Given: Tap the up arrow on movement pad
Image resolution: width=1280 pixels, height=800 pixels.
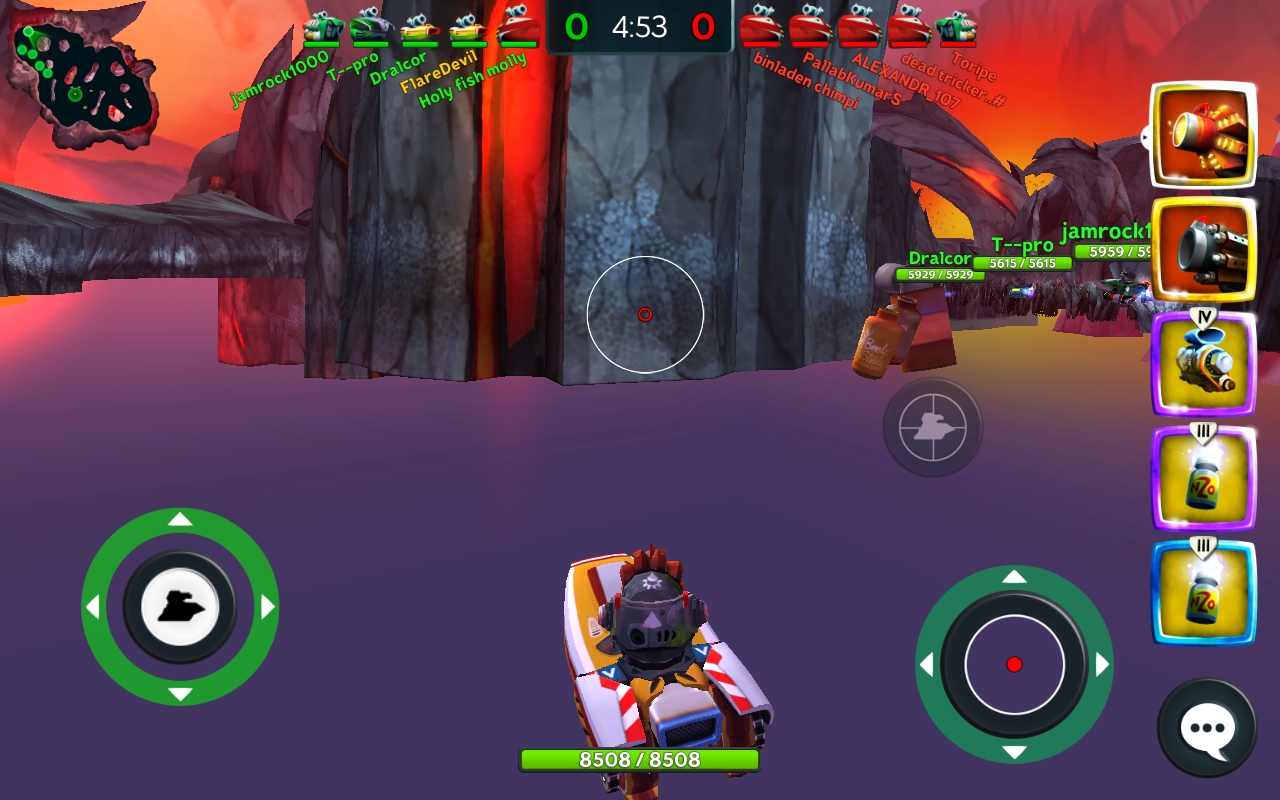Looking at the screenshot, I should (180, 519).
